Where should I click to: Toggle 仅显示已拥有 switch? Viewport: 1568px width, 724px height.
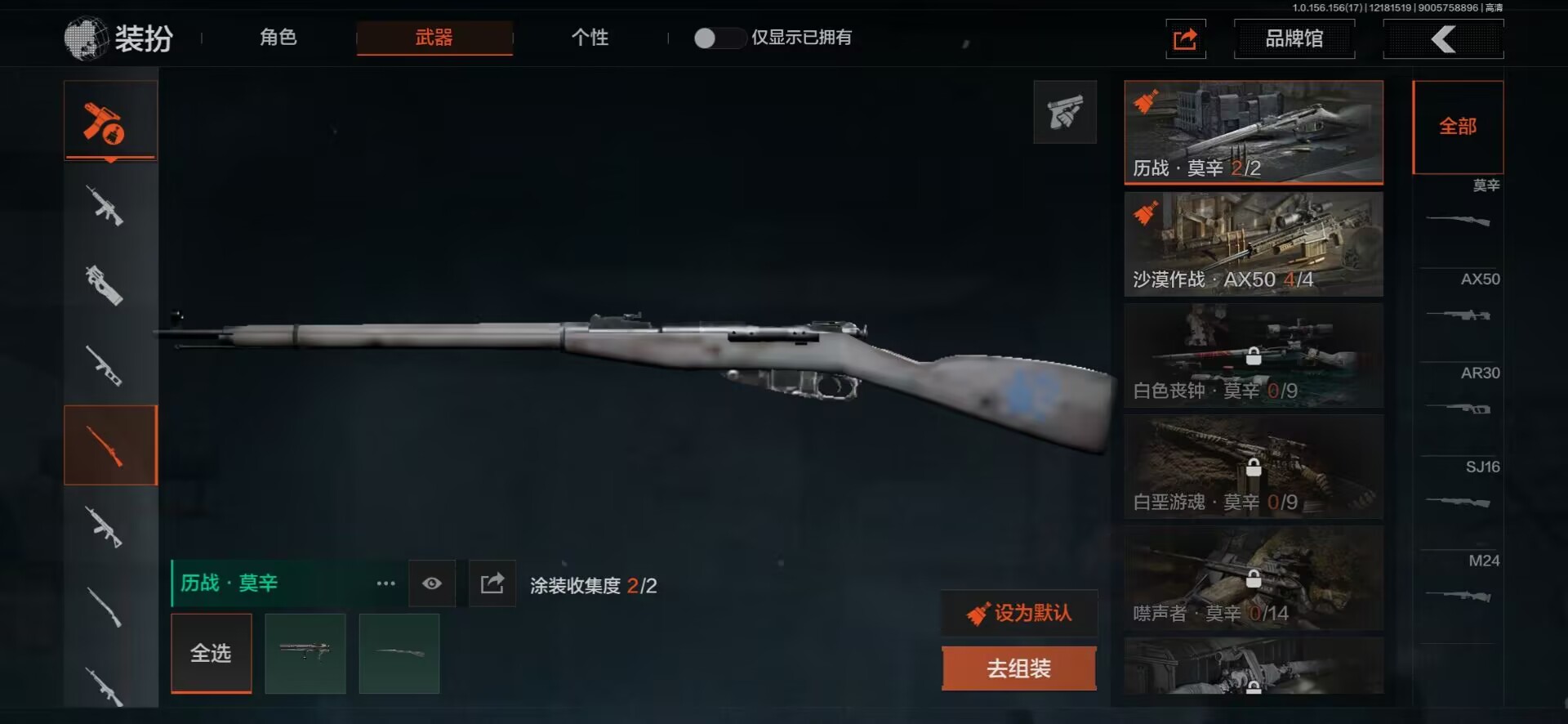(x=717, y=38)
